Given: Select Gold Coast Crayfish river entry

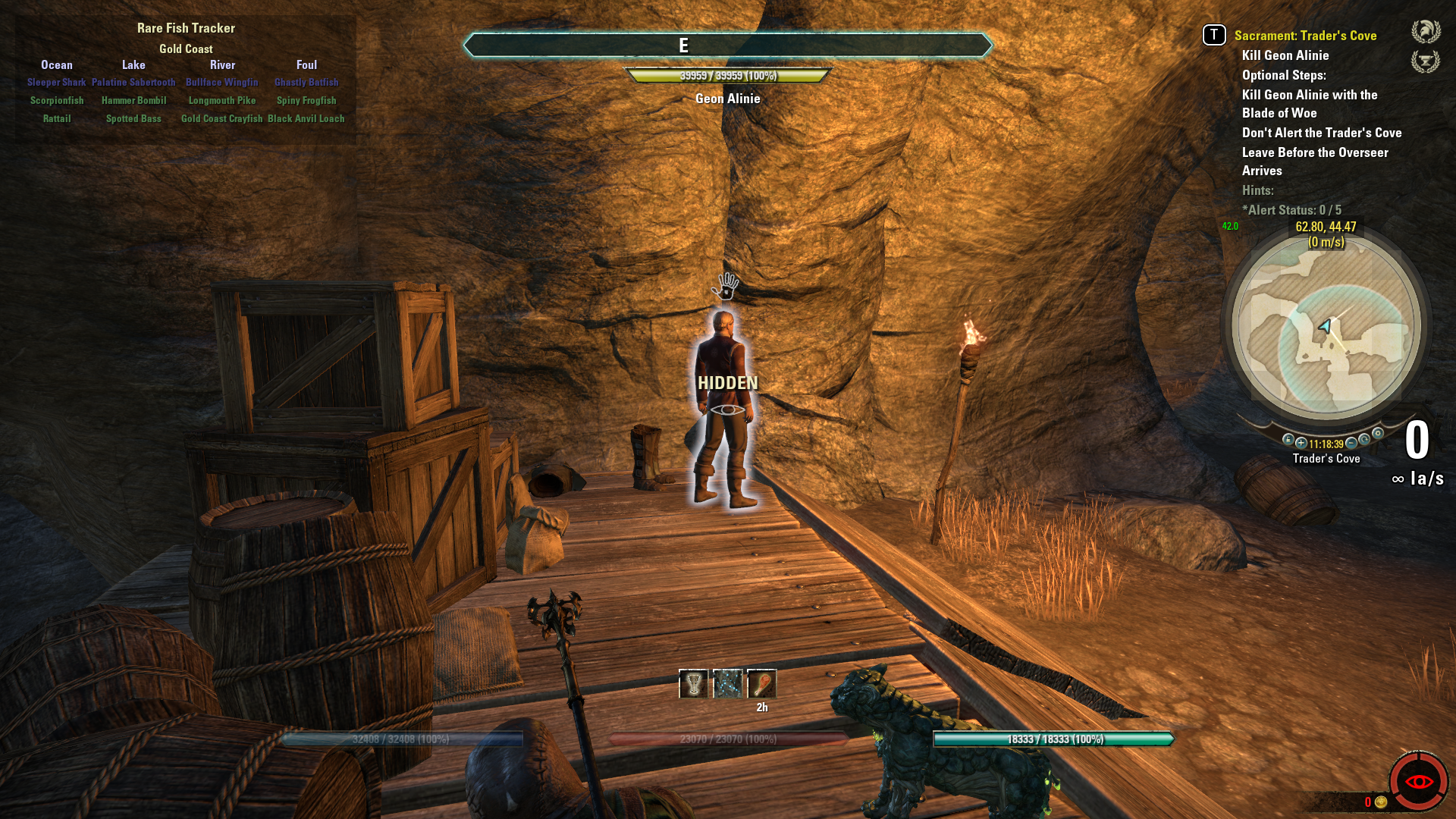Looking at the screenshot, I should pyautogui.click(x=221, y=118).
